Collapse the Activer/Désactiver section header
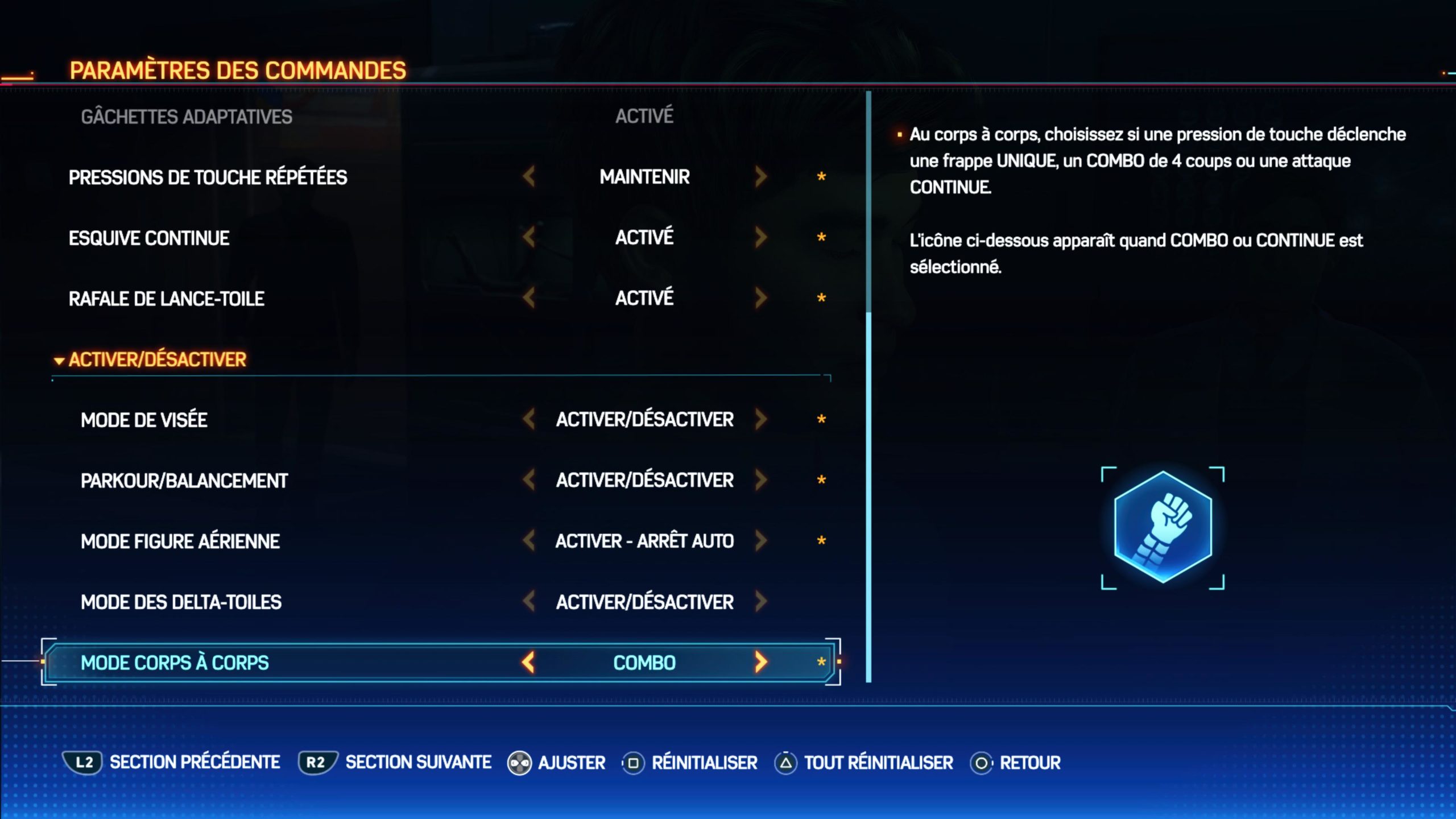1456x819 pixels. 151,359
